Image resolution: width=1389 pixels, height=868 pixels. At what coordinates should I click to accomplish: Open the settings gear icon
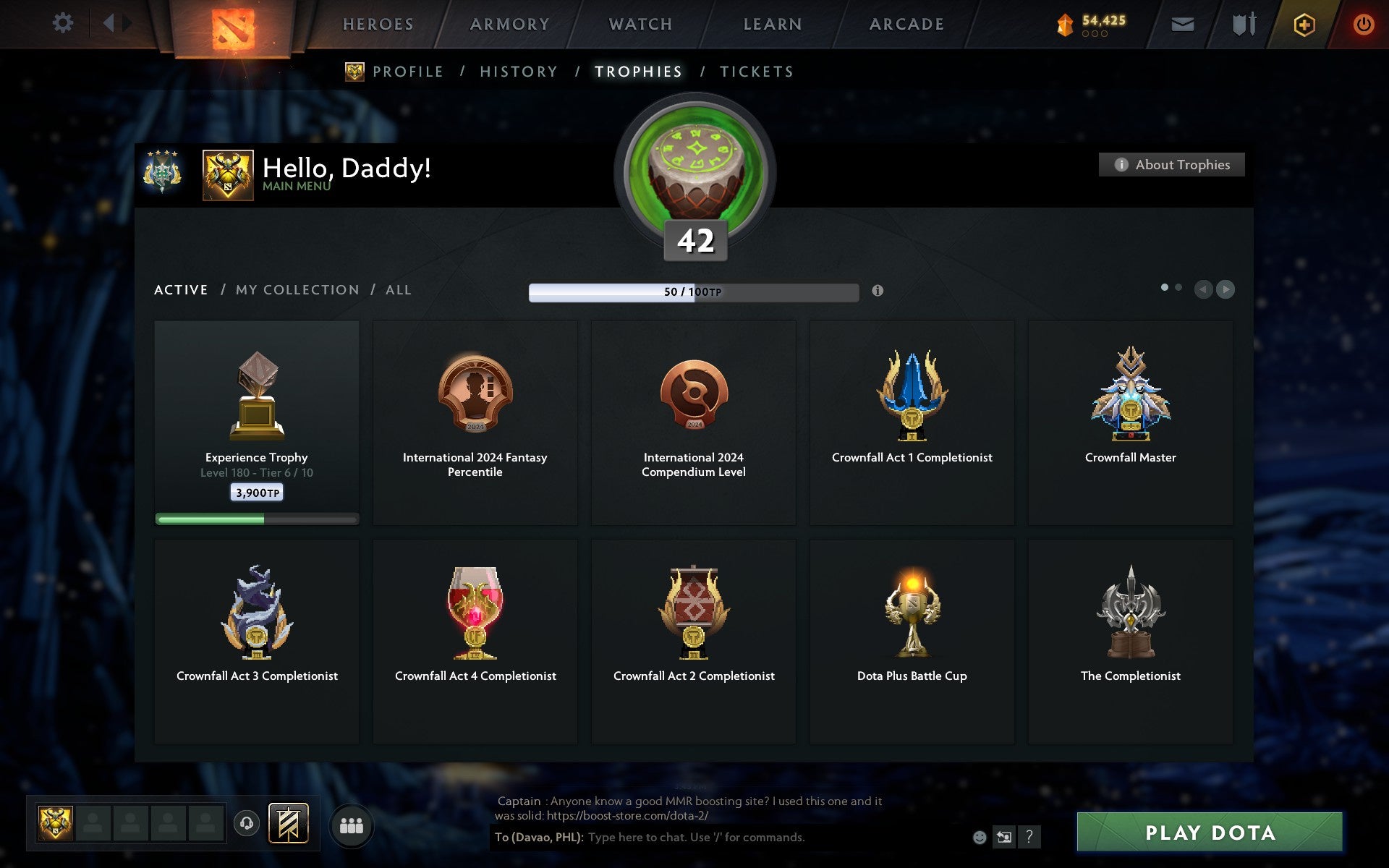click(x=64, y=23)
